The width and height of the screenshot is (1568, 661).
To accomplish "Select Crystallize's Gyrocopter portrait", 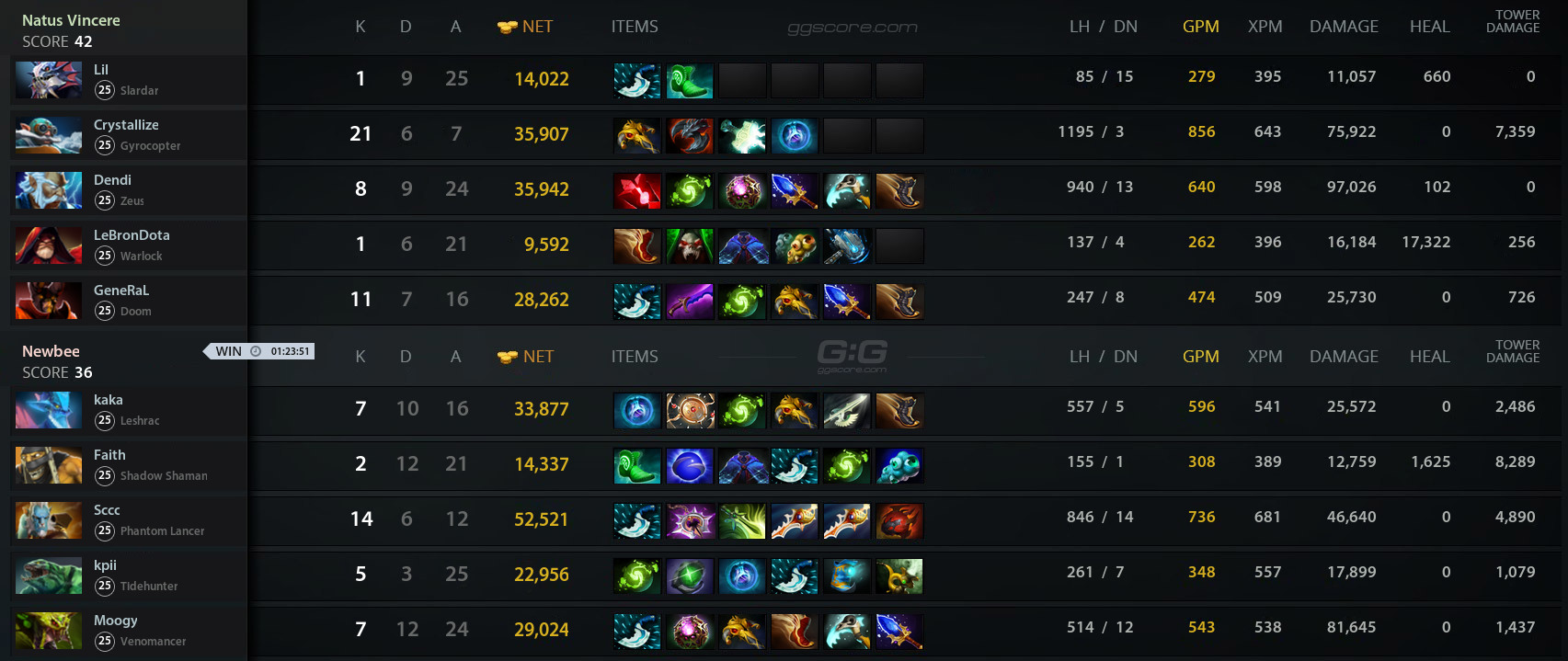I will click(49, 135).
